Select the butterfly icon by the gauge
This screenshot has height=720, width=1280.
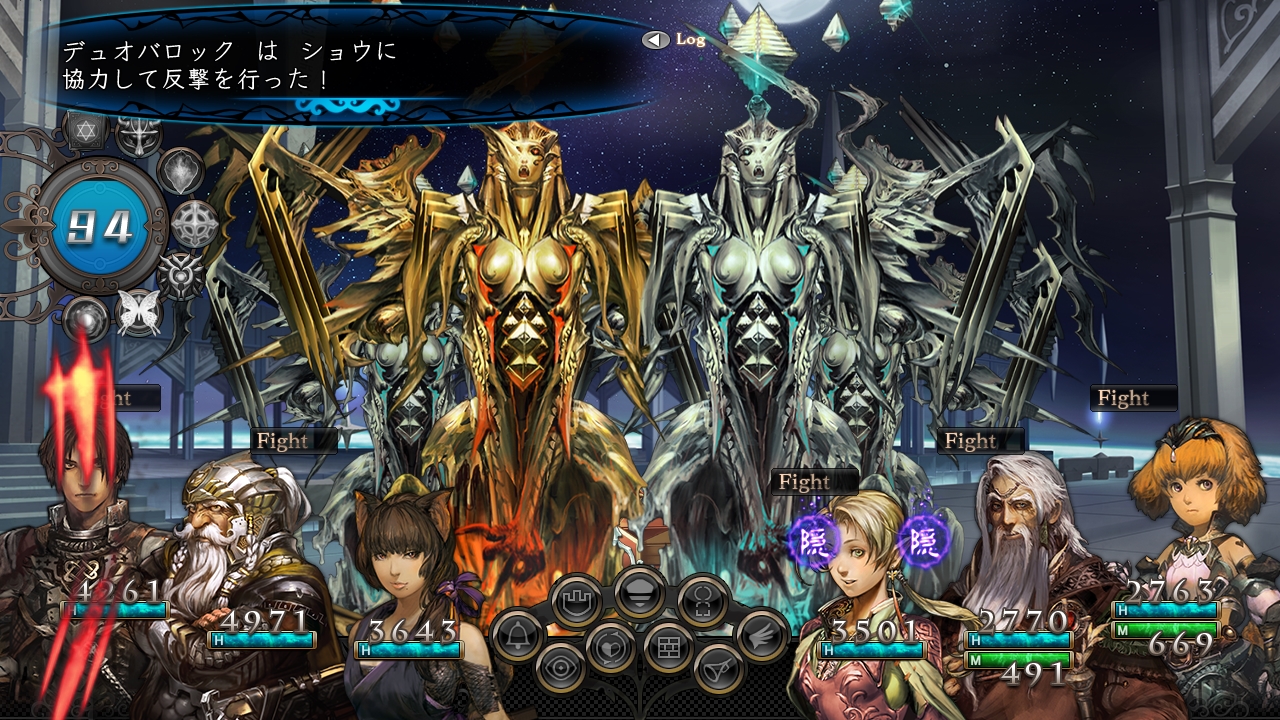tap(139, 313)
